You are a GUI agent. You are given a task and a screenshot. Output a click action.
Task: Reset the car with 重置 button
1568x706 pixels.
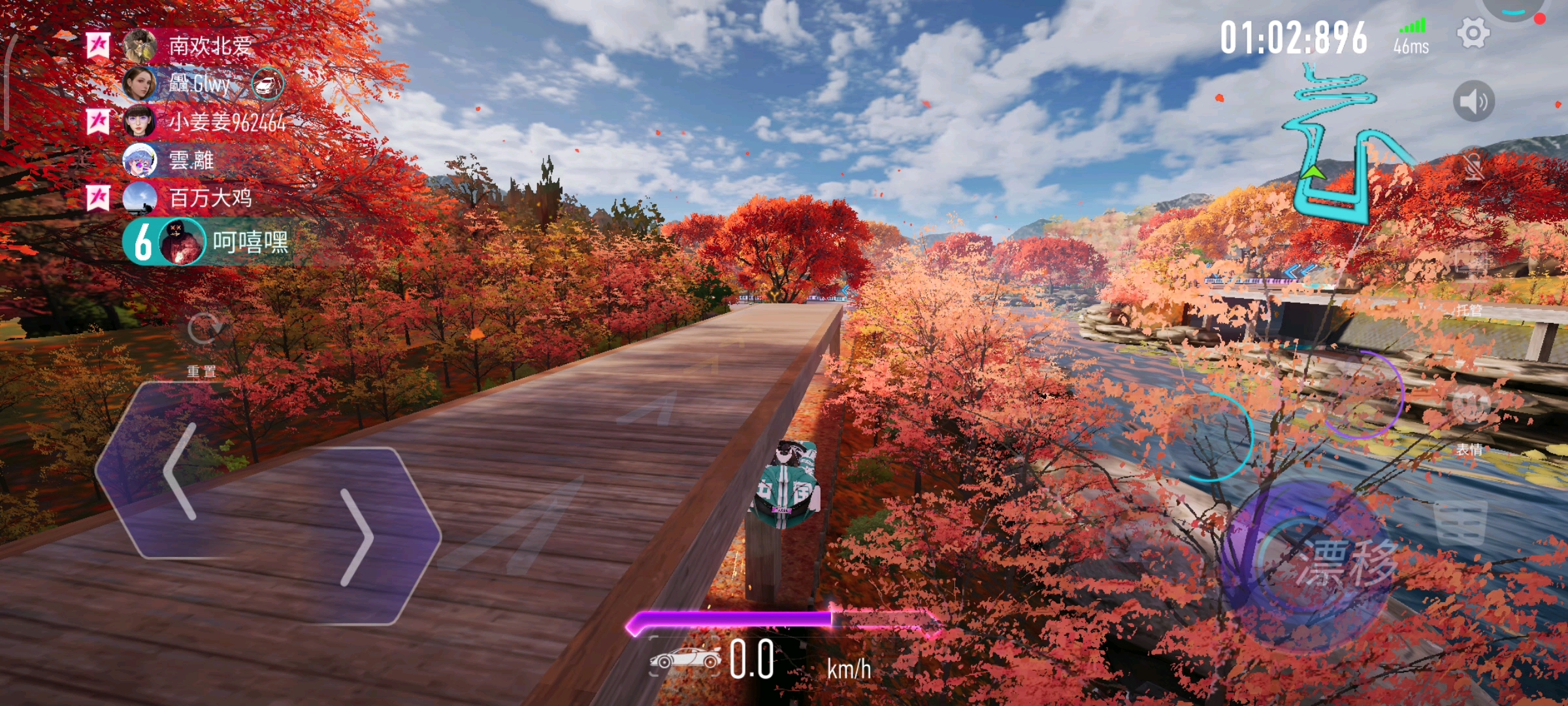pyautogui.click(x=203, y=330)
